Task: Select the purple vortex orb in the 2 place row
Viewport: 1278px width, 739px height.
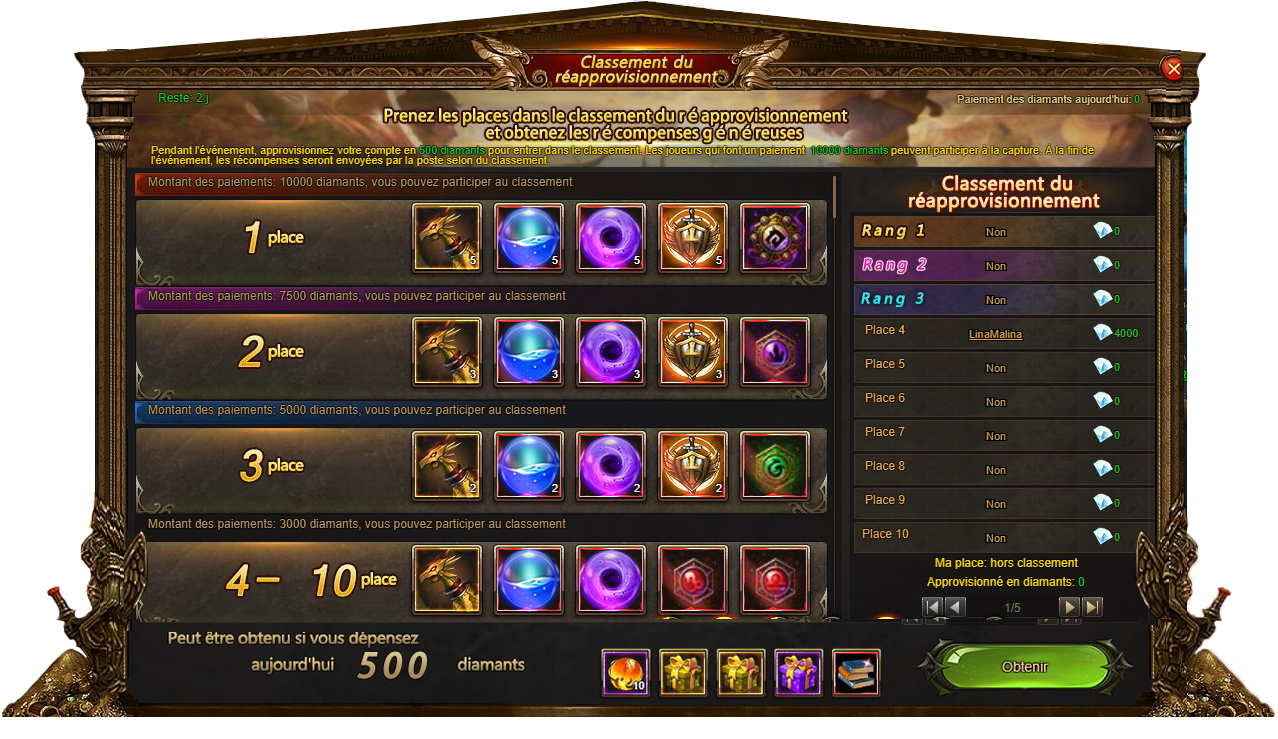Action: pyautogui.click(x=611, y=351)
